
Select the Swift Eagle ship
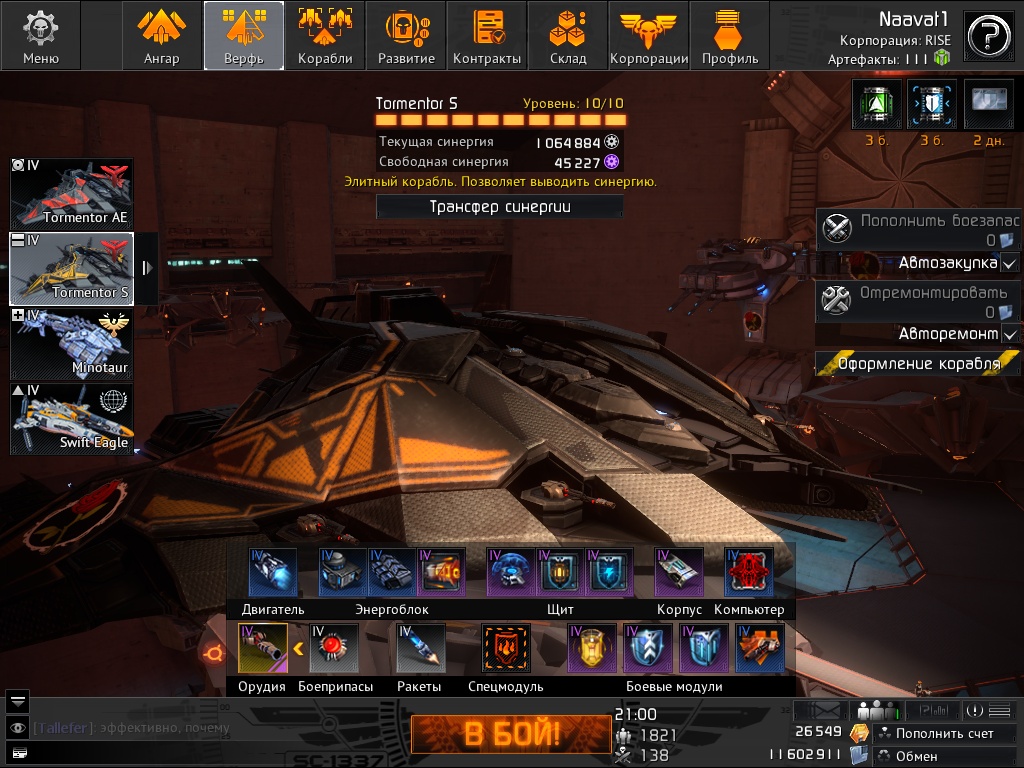(71, 418)
